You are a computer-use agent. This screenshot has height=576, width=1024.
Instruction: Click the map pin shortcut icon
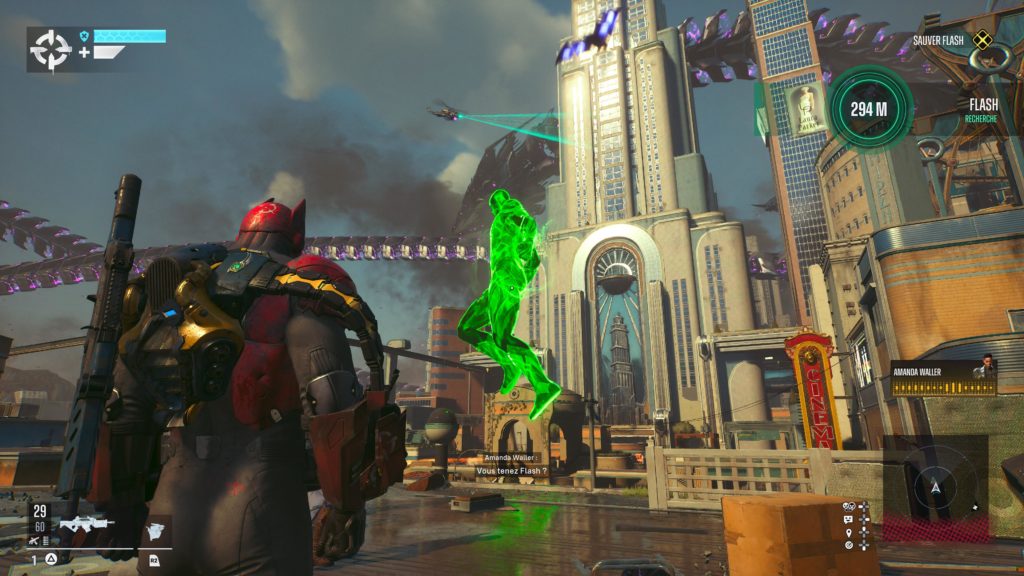coord(848,532)
